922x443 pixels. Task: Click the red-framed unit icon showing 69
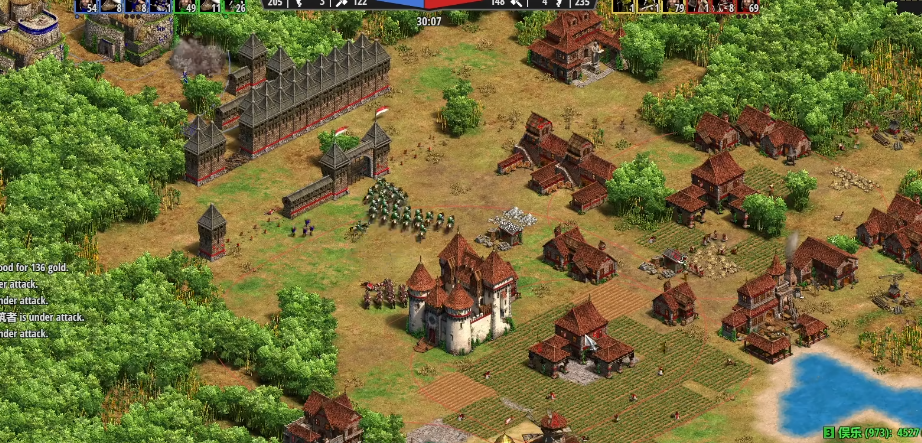748,6
